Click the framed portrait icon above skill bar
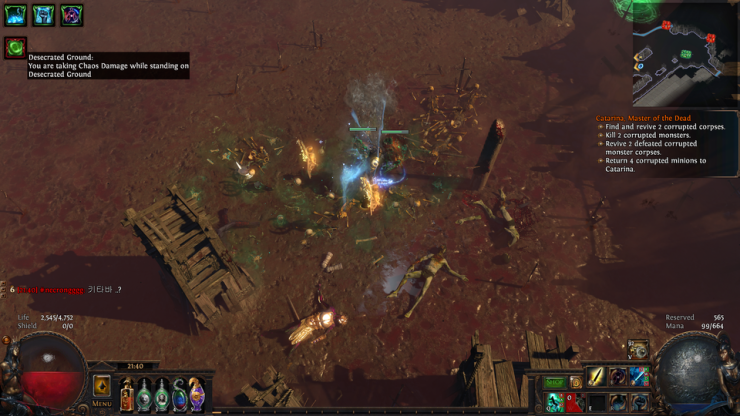The height and width of the screenshot is (416, 740). pyautogui.click(x=638, y=350)
